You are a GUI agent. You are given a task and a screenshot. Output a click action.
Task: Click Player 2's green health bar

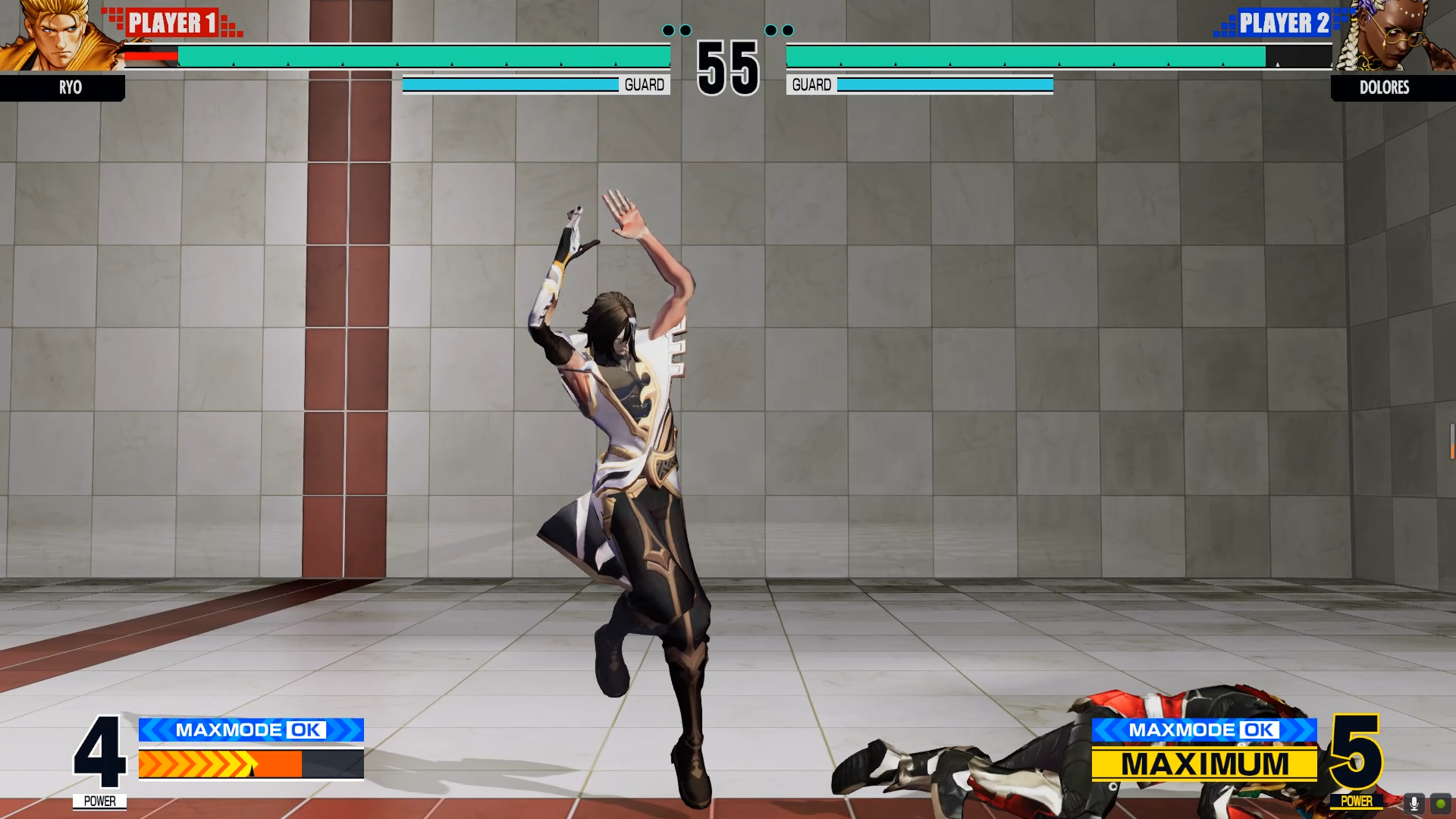[1024, 55]
